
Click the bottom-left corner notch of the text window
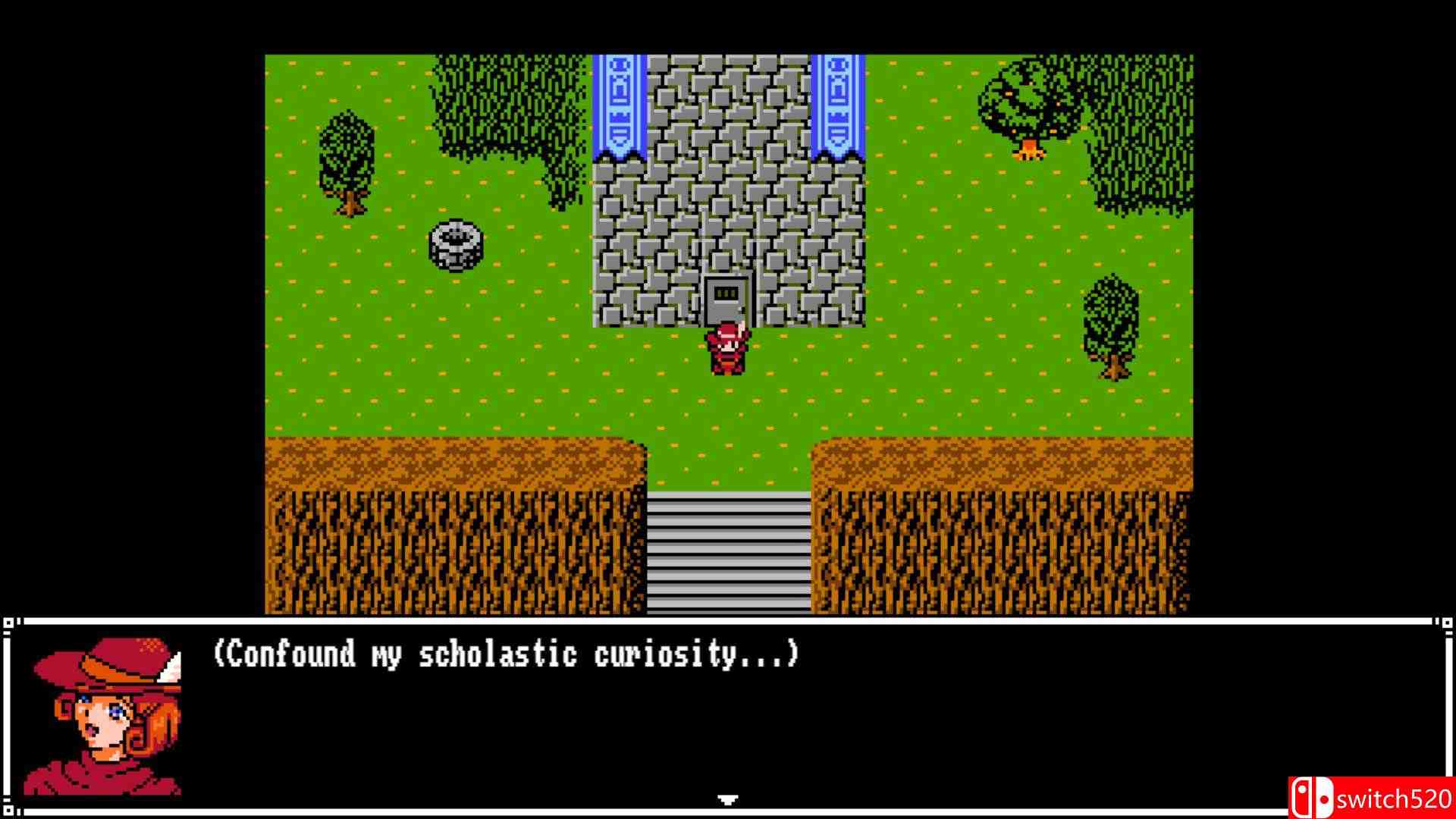(8, 810)
